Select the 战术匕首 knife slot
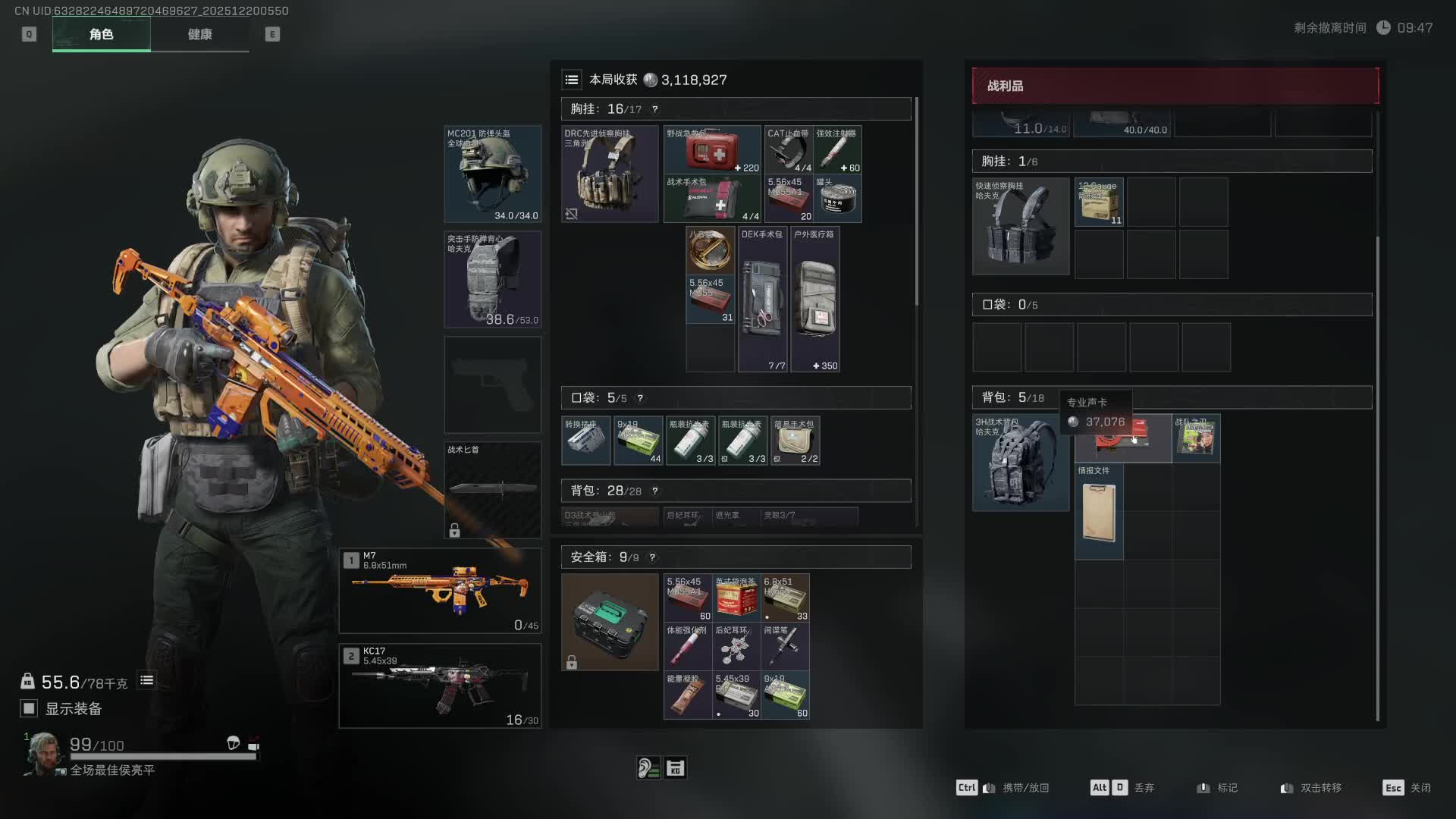 click(x=492, y=489)
